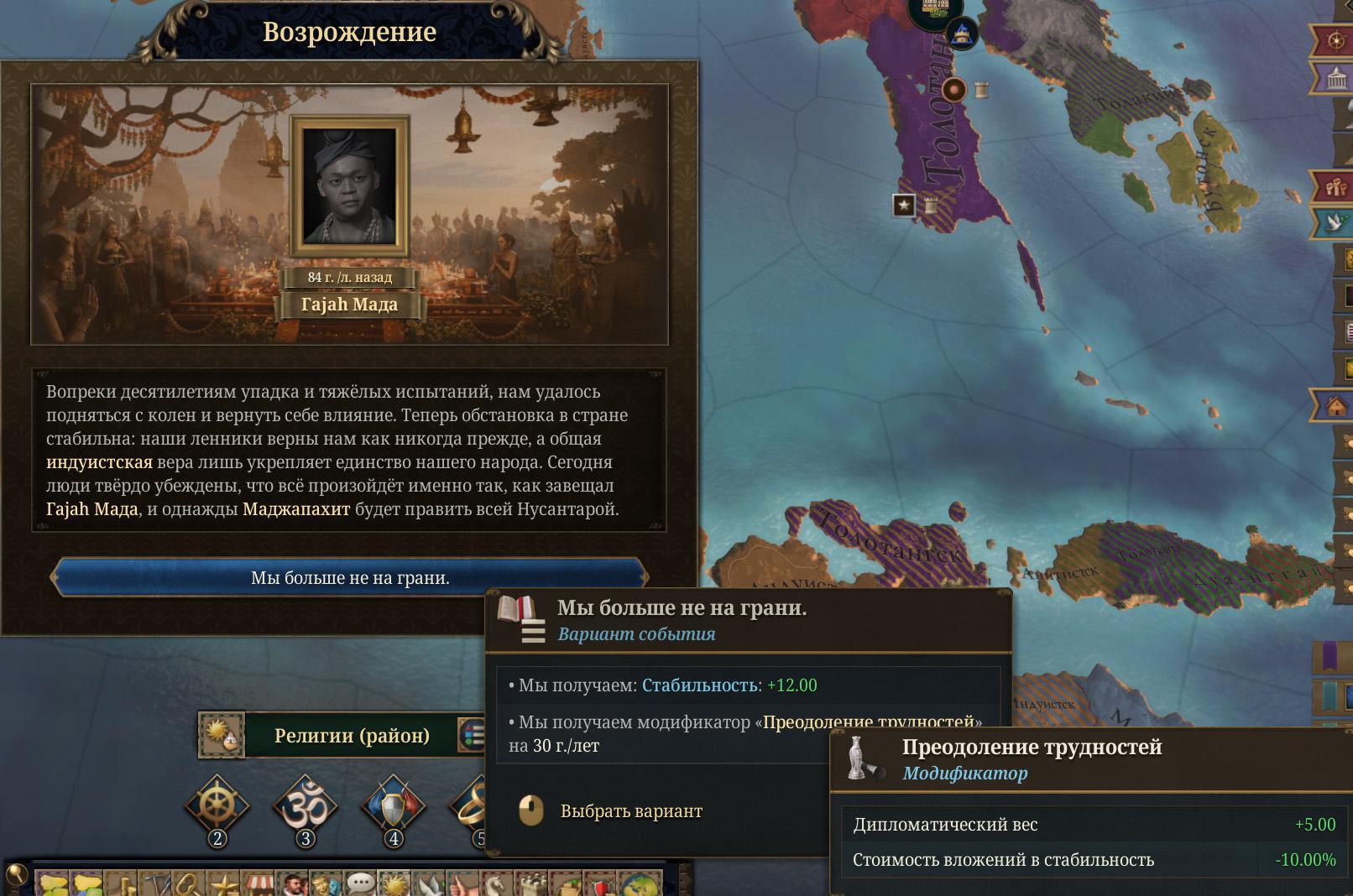This screenshot has width=1353, height=896.
Task: Activate the shield and flags map mode numbered 4
Action: tap(393, 807)
